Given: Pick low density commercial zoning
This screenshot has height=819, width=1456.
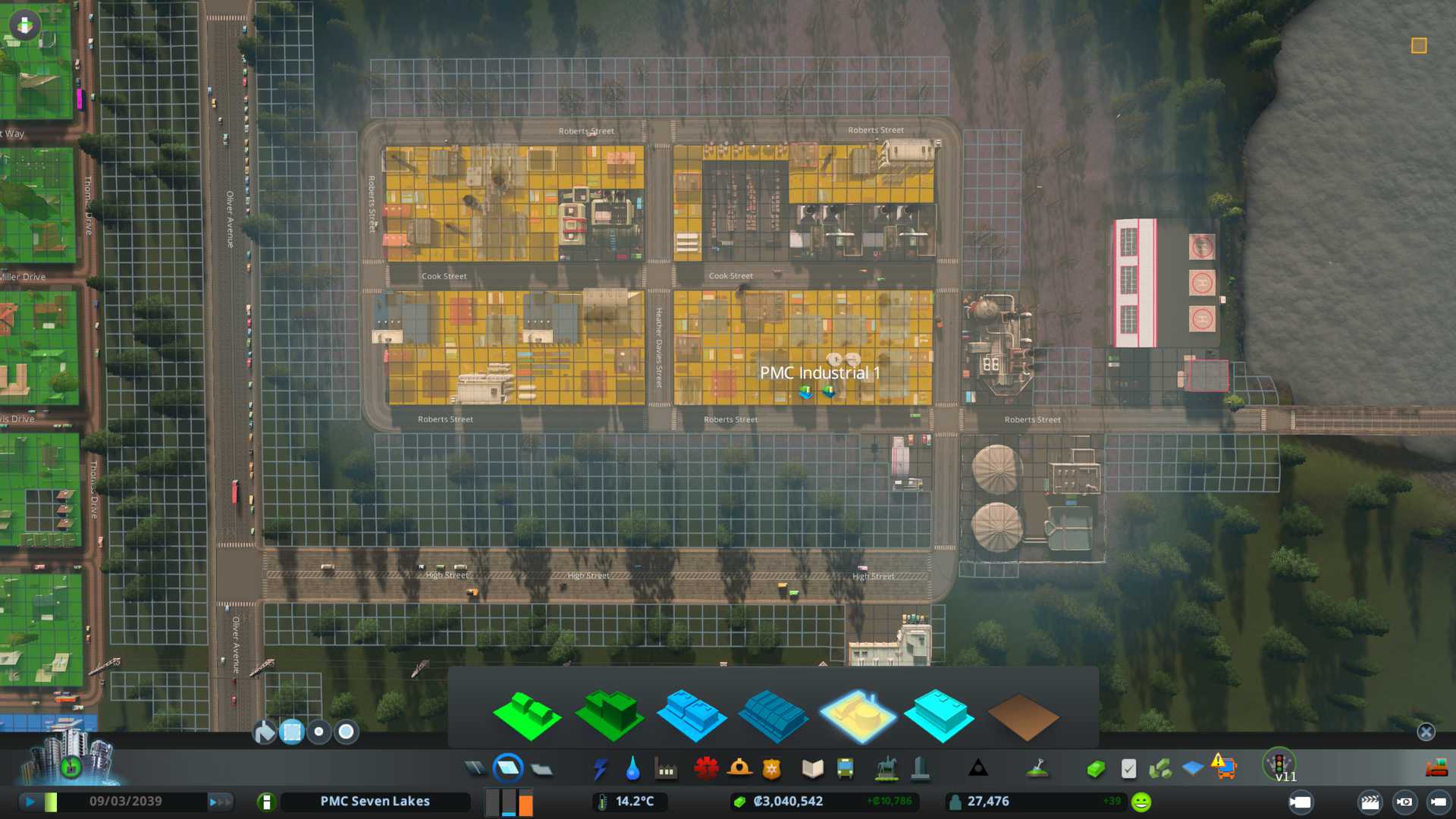Looking at the screenshot, I should (x=691, y=715).
